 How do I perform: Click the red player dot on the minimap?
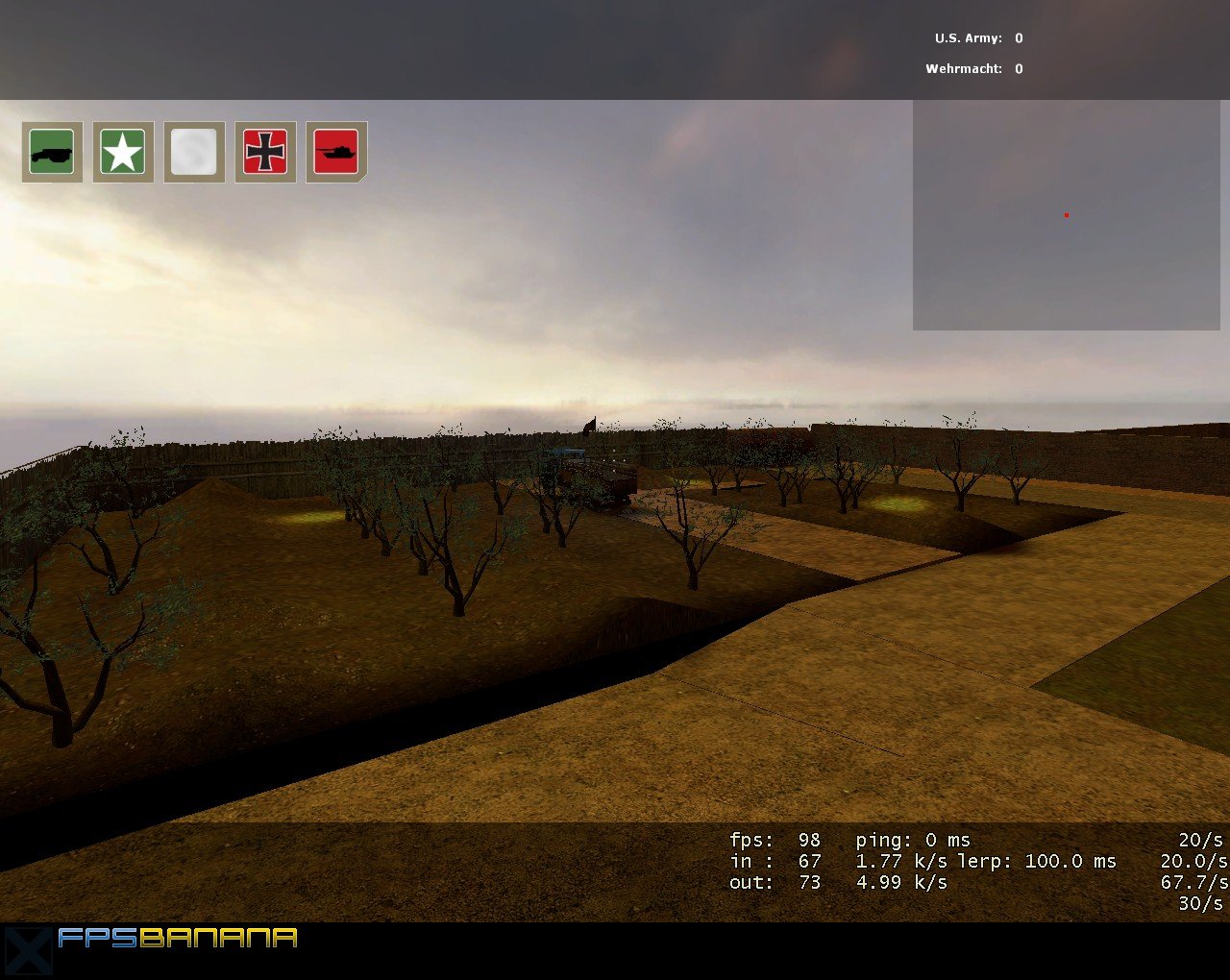pyautogui.click(x=1065, y=215)
